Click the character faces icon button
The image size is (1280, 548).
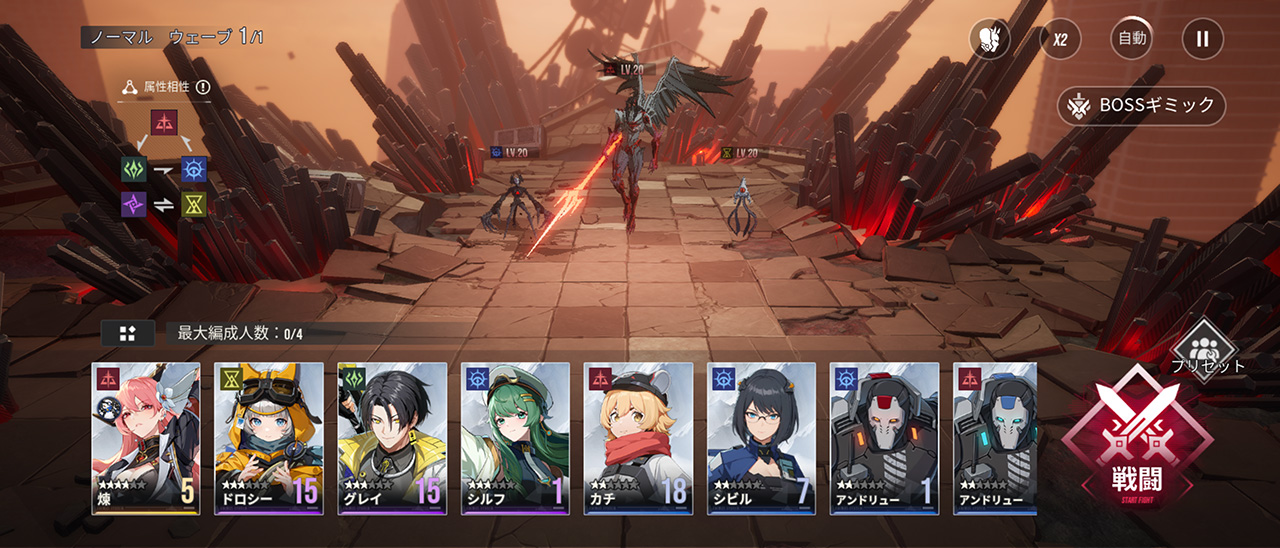[990, 40]
